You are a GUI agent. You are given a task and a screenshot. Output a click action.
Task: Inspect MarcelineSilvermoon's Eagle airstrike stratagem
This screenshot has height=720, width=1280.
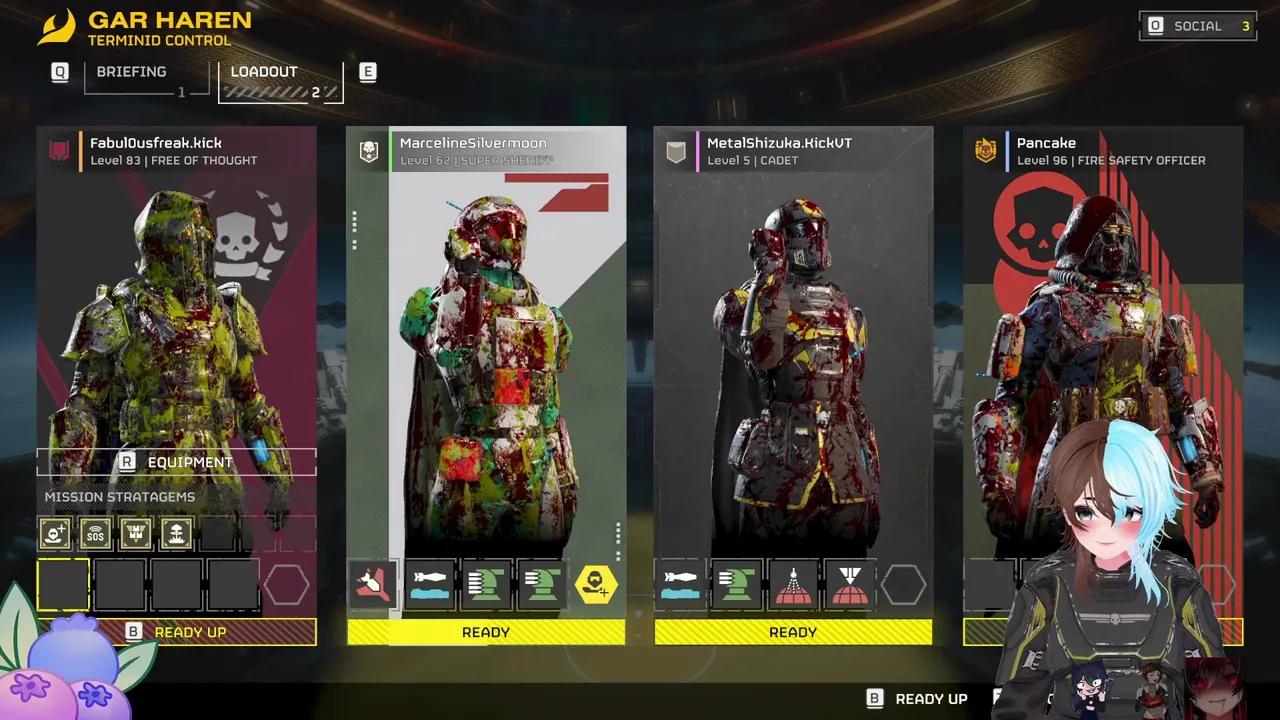pyautogui.click(x=374, y=585)
